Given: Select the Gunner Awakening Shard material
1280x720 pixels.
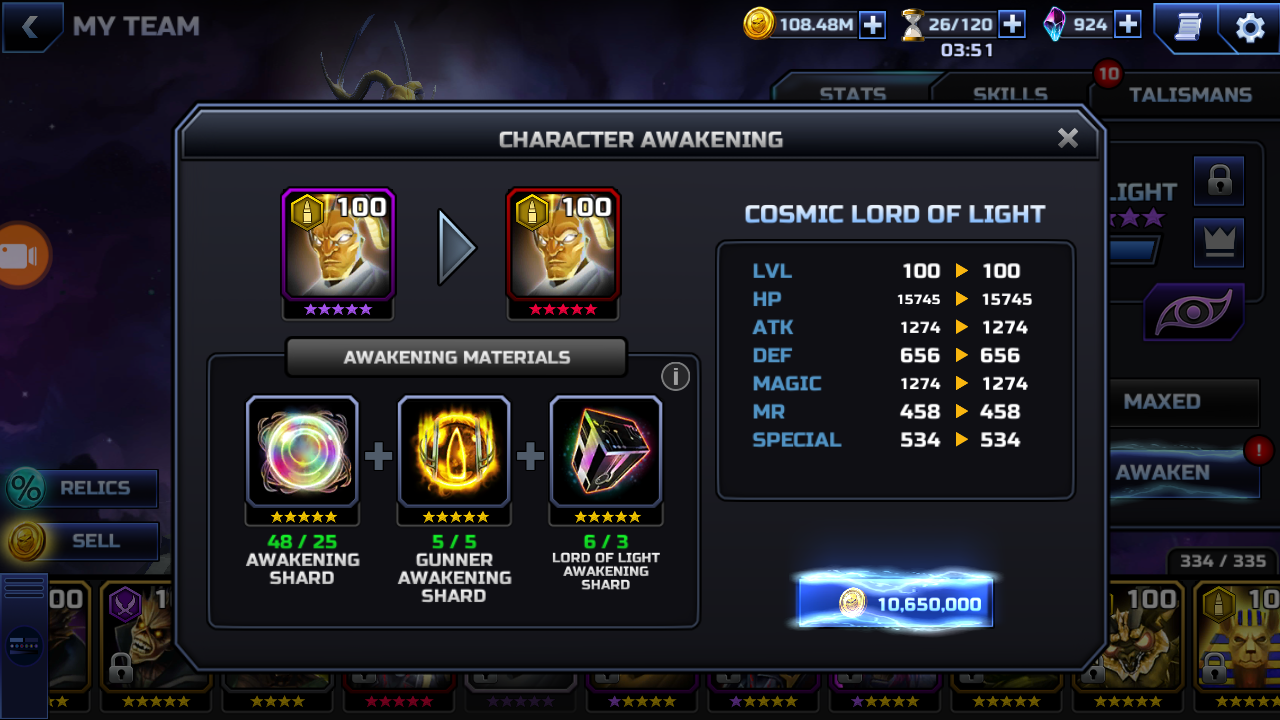Looking at the screenshot, I should pos(454,452).
